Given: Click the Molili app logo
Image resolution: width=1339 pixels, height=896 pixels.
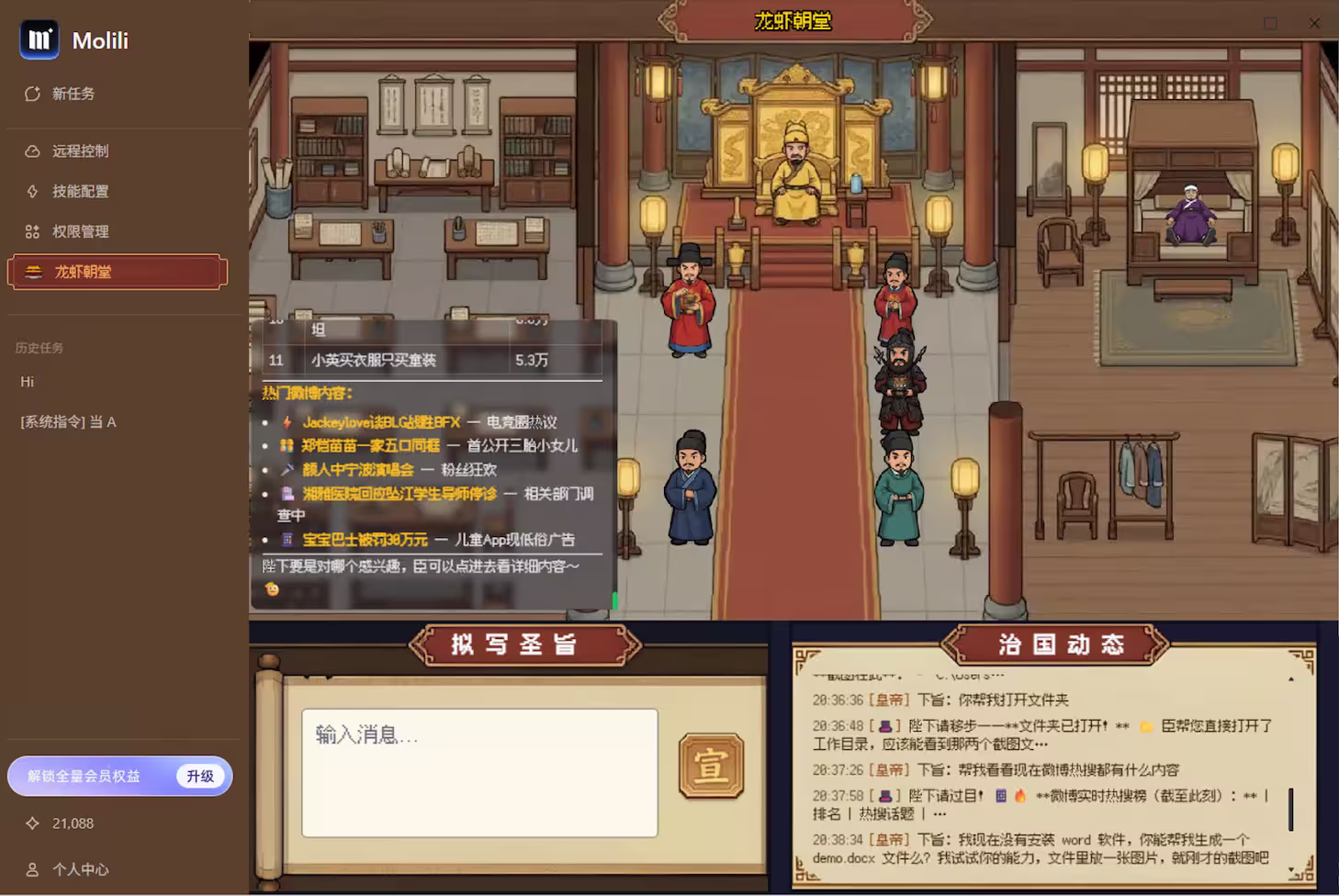Looking at the screenshot, I should (x=38, y=39).
